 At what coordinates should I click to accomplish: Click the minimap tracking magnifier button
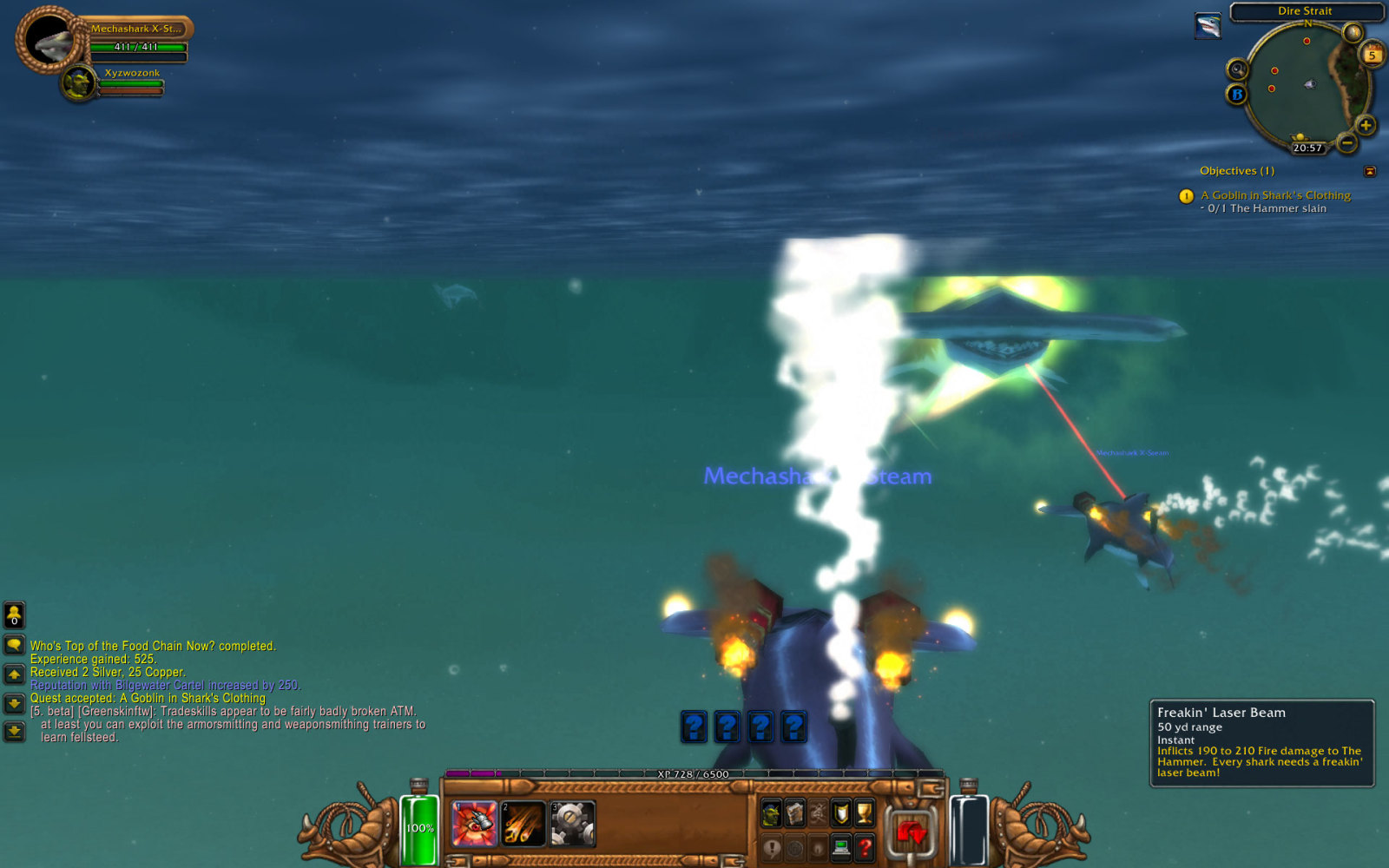click(x=1237, y=69)
